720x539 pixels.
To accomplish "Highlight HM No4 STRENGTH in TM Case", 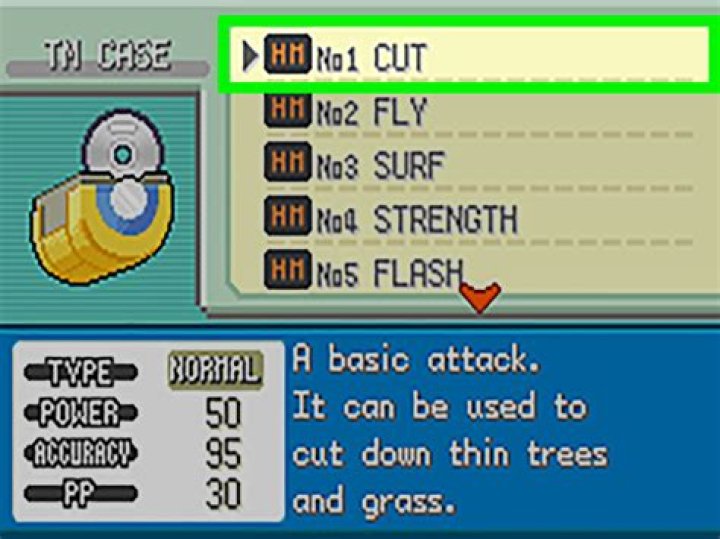I will [400, 218].
